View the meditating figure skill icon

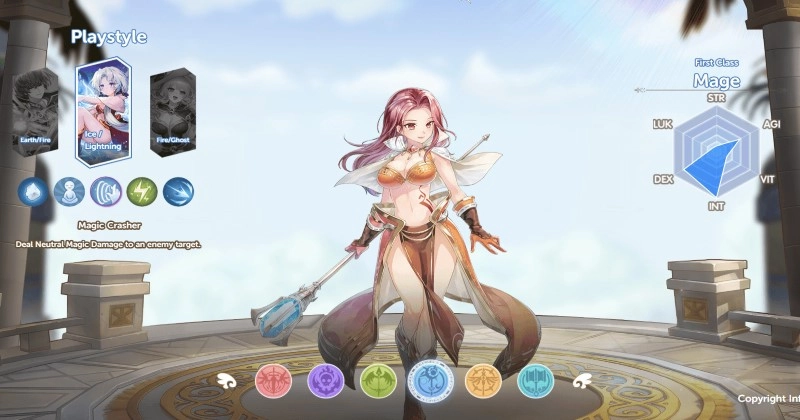tap(68, 191)
